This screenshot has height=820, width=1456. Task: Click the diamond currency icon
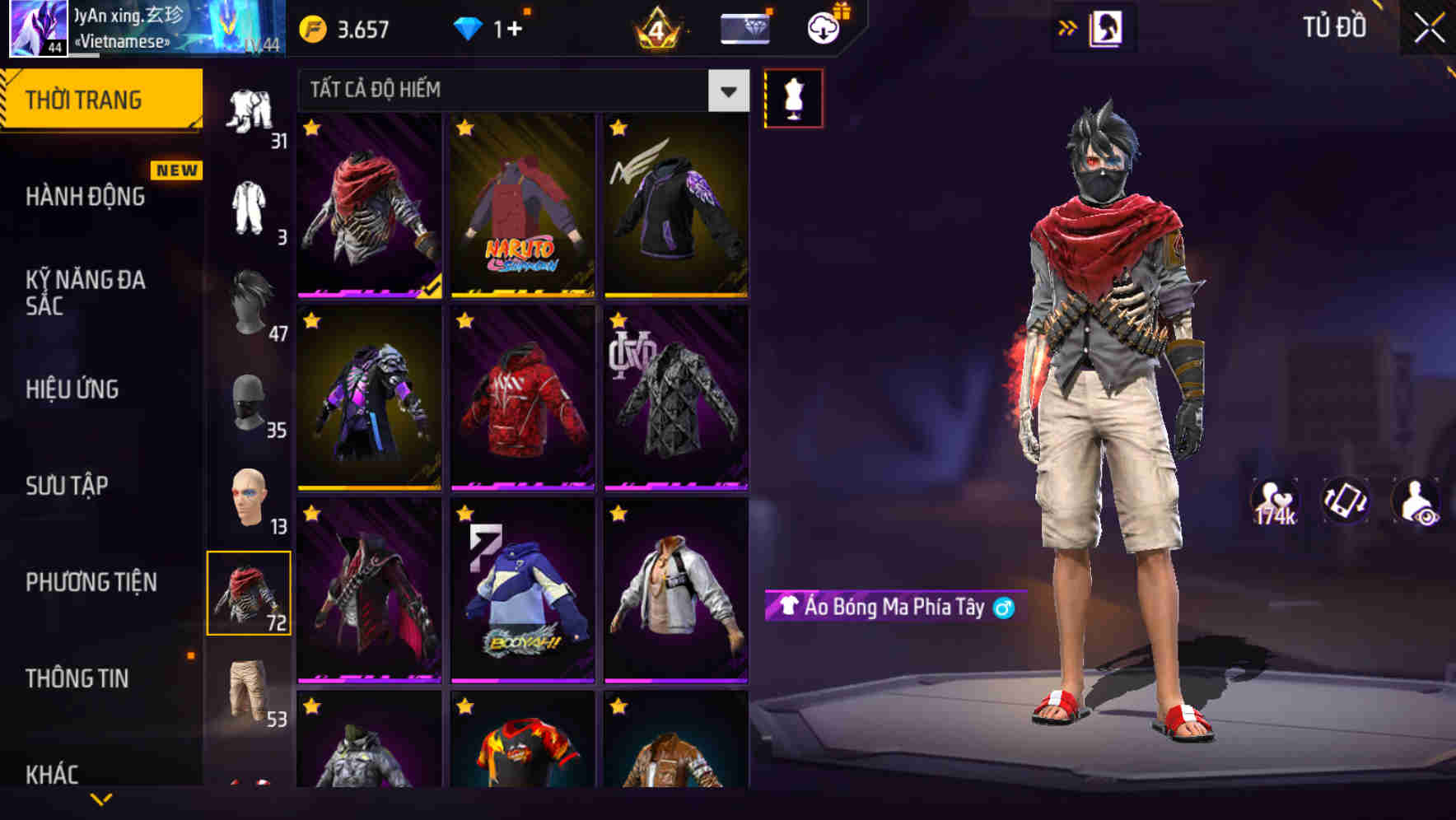[469, 27]
